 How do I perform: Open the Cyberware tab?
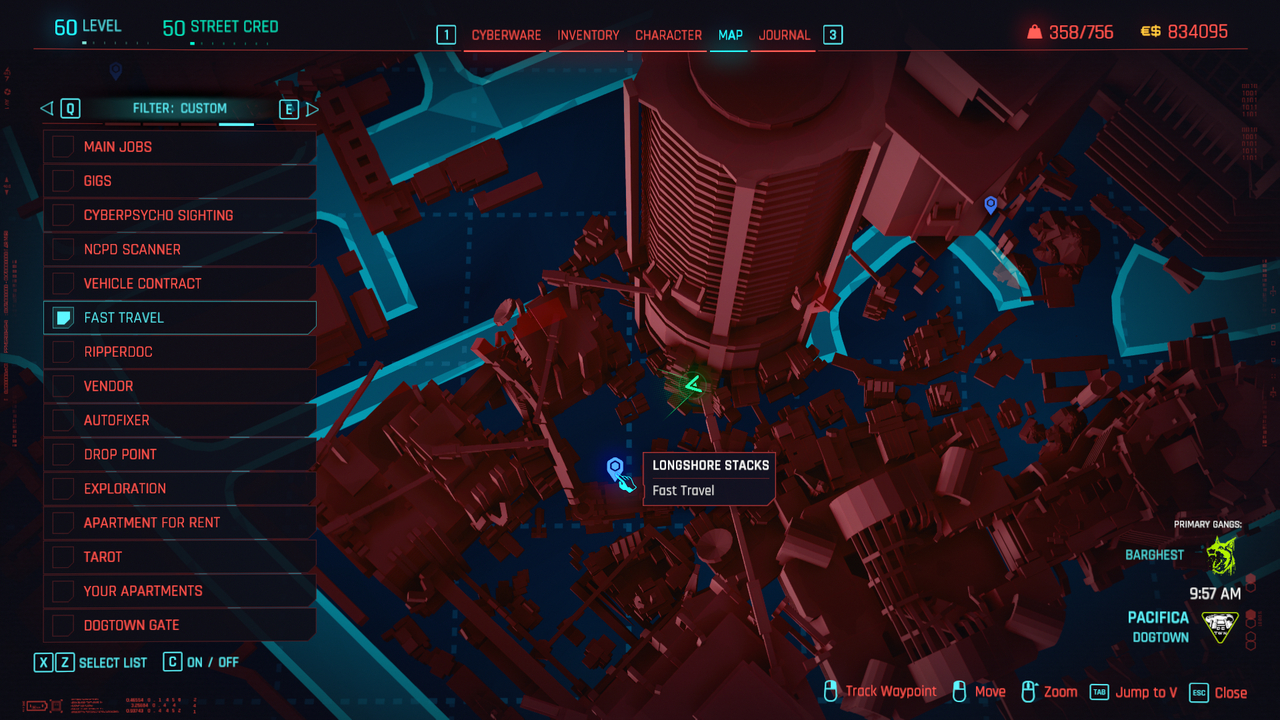[506, 35]
